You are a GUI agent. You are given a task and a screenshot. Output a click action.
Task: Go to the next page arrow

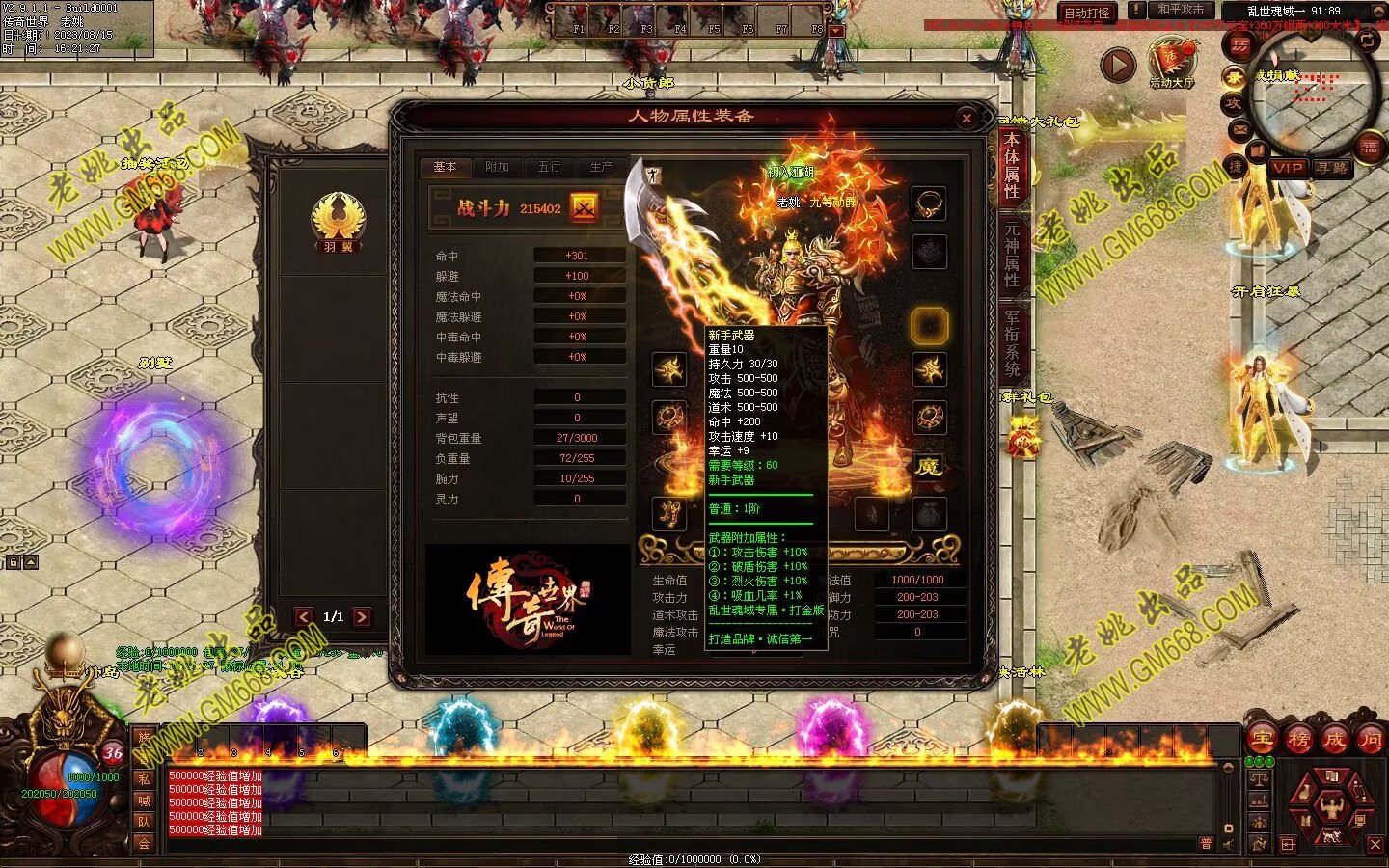[x=362, y=616]
